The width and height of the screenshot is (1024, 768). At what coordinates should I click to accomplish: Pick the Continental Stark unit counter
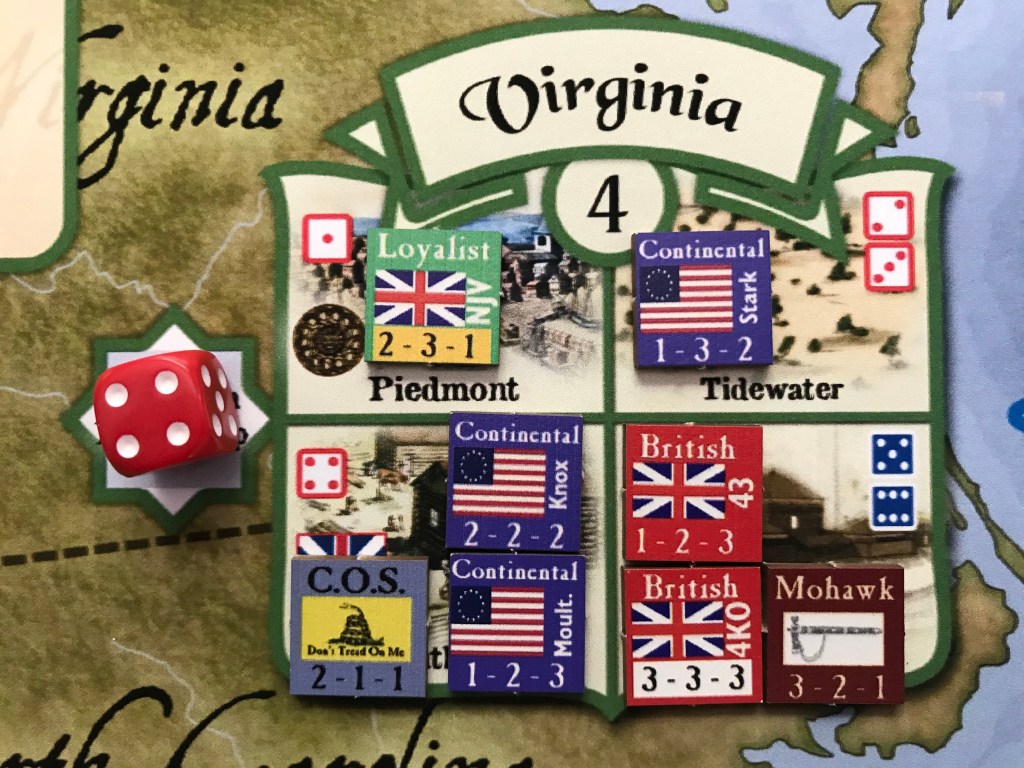pyautogui.click(x=701, y=297)
